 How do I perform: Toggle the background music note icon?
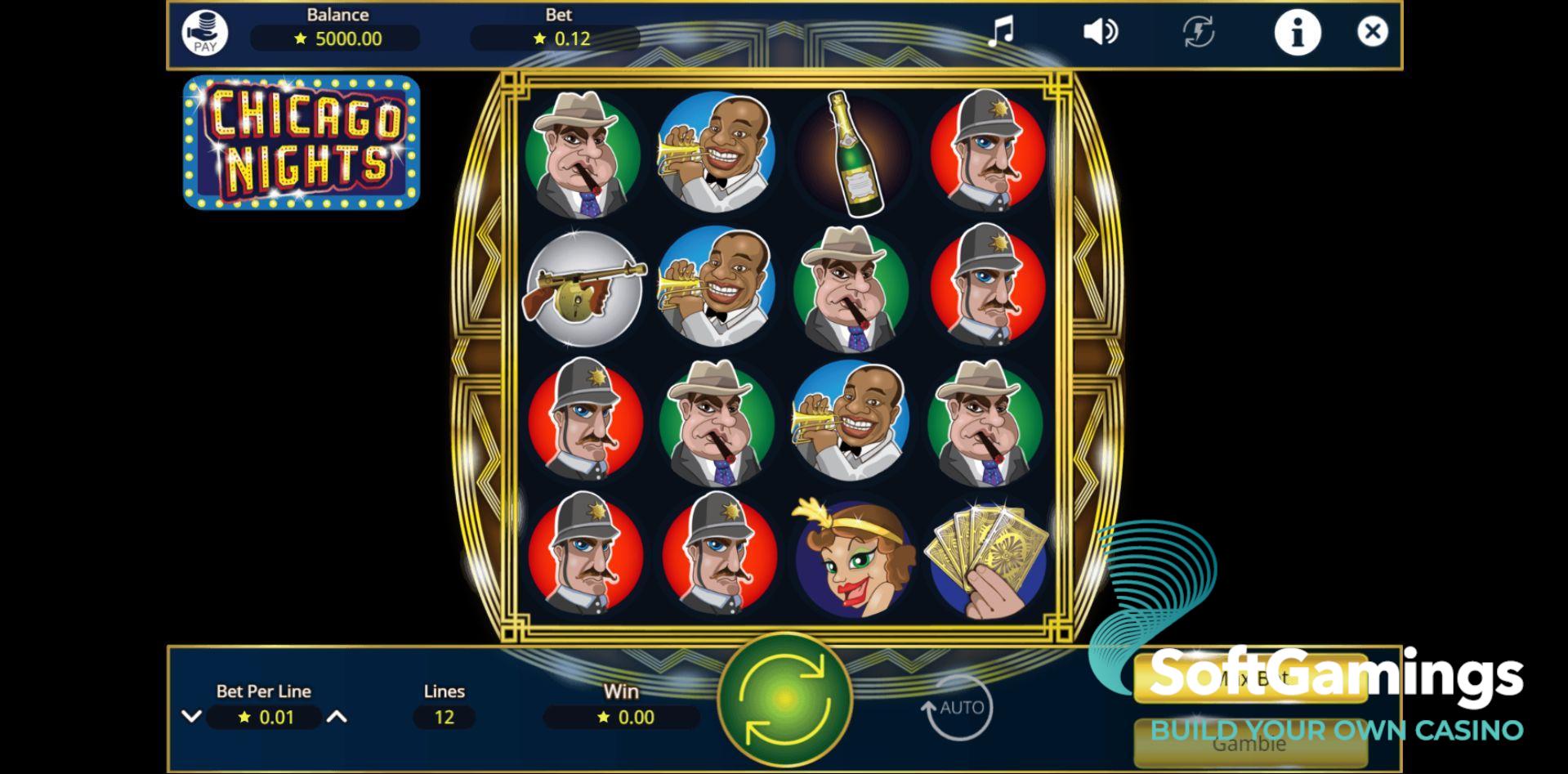(x=1001, y=32)
